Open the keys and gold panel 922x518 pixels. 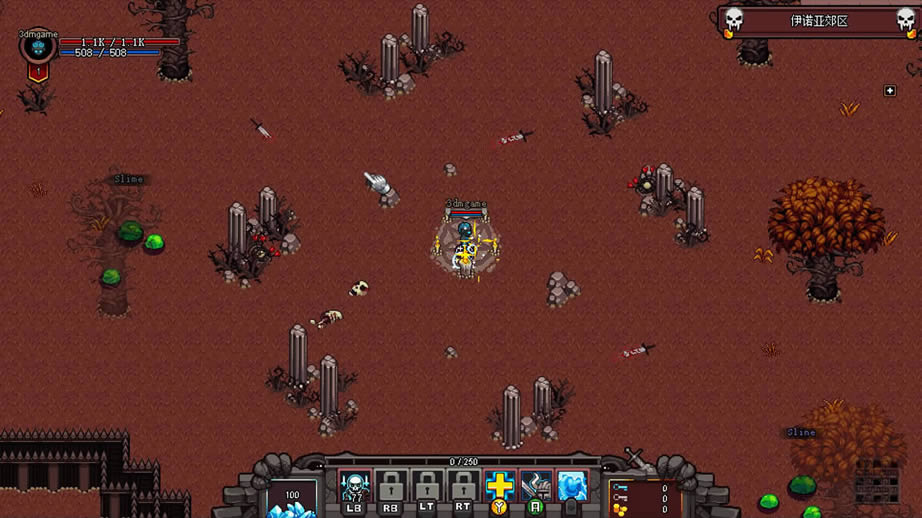pyautogui.click(x=643, y=498)
